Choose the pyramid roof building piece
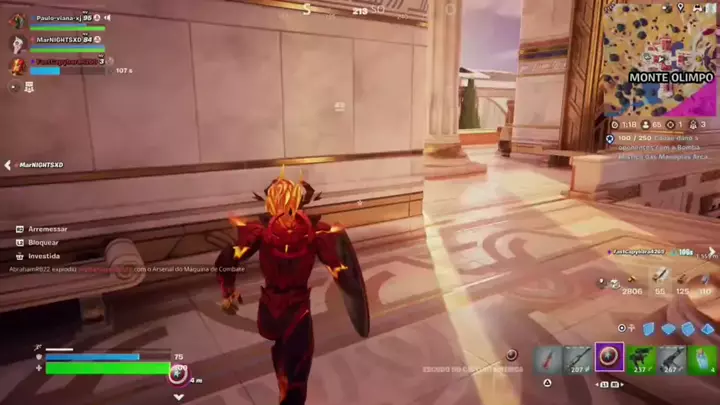The image size is (720, 405). 706,328
